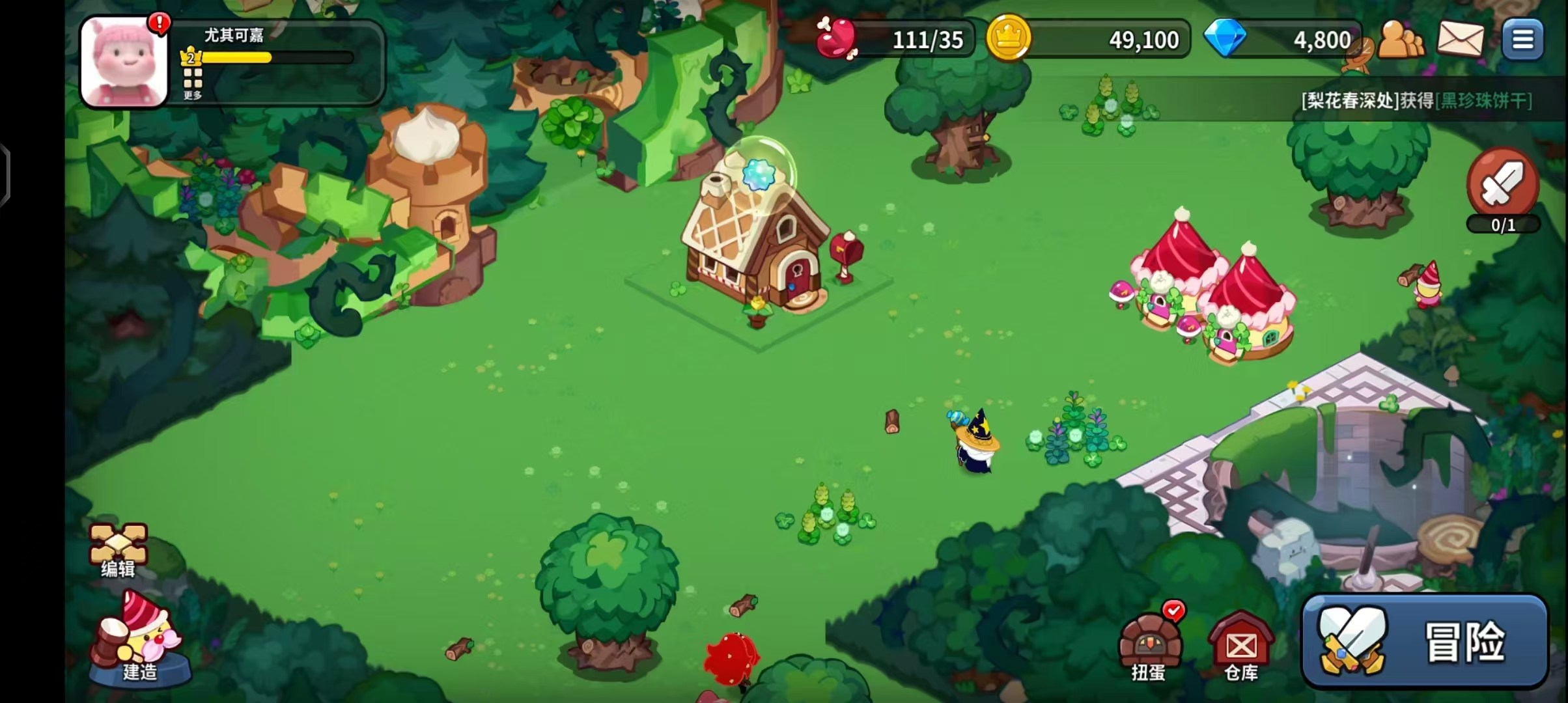The image size is (1568, 703).
Task: Tap the blue diamond currency icon
Action: [x=1224, y=38]
